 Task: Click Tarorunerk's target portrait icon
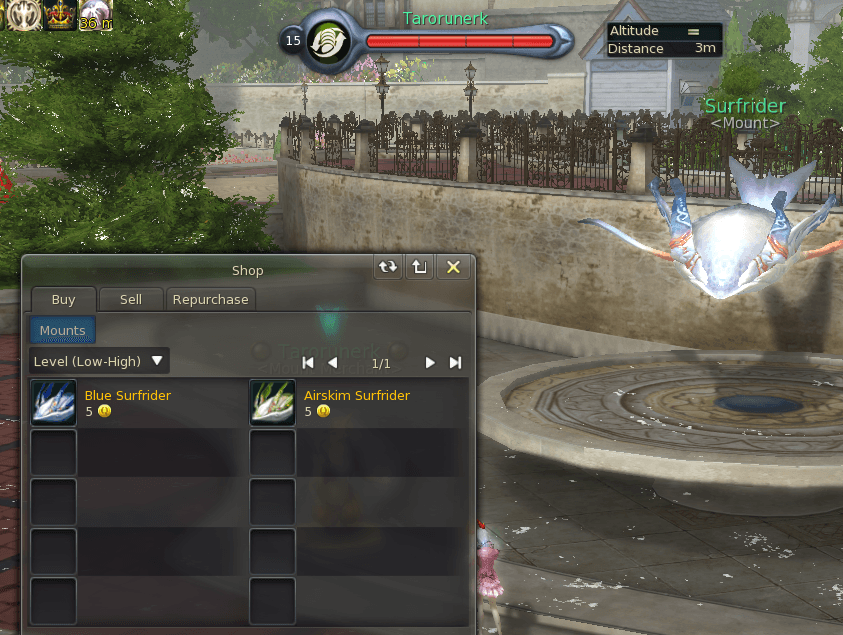tap(326, 42)
